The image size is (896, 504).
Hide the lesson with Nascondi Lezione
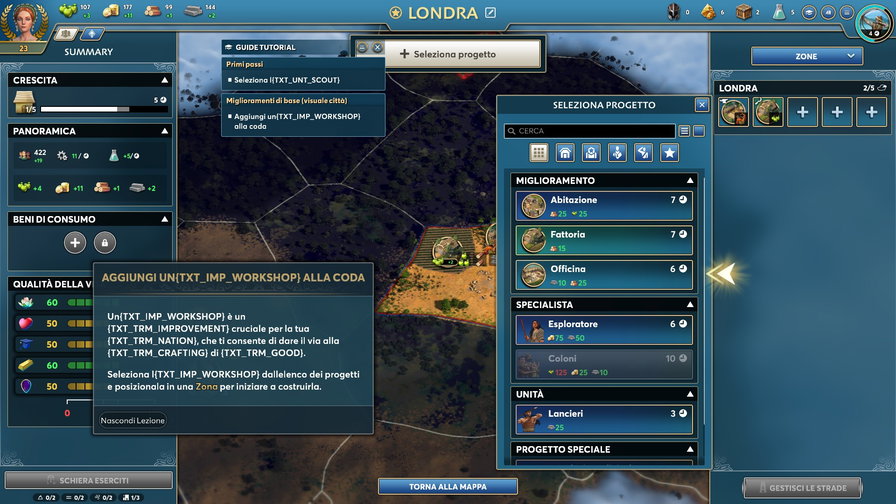tap(132, 420)
